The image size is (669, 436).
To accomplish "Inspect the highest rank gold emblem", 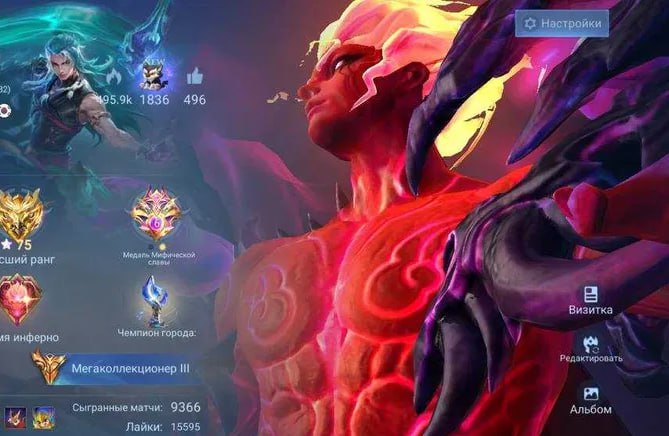I will (19, 212).
